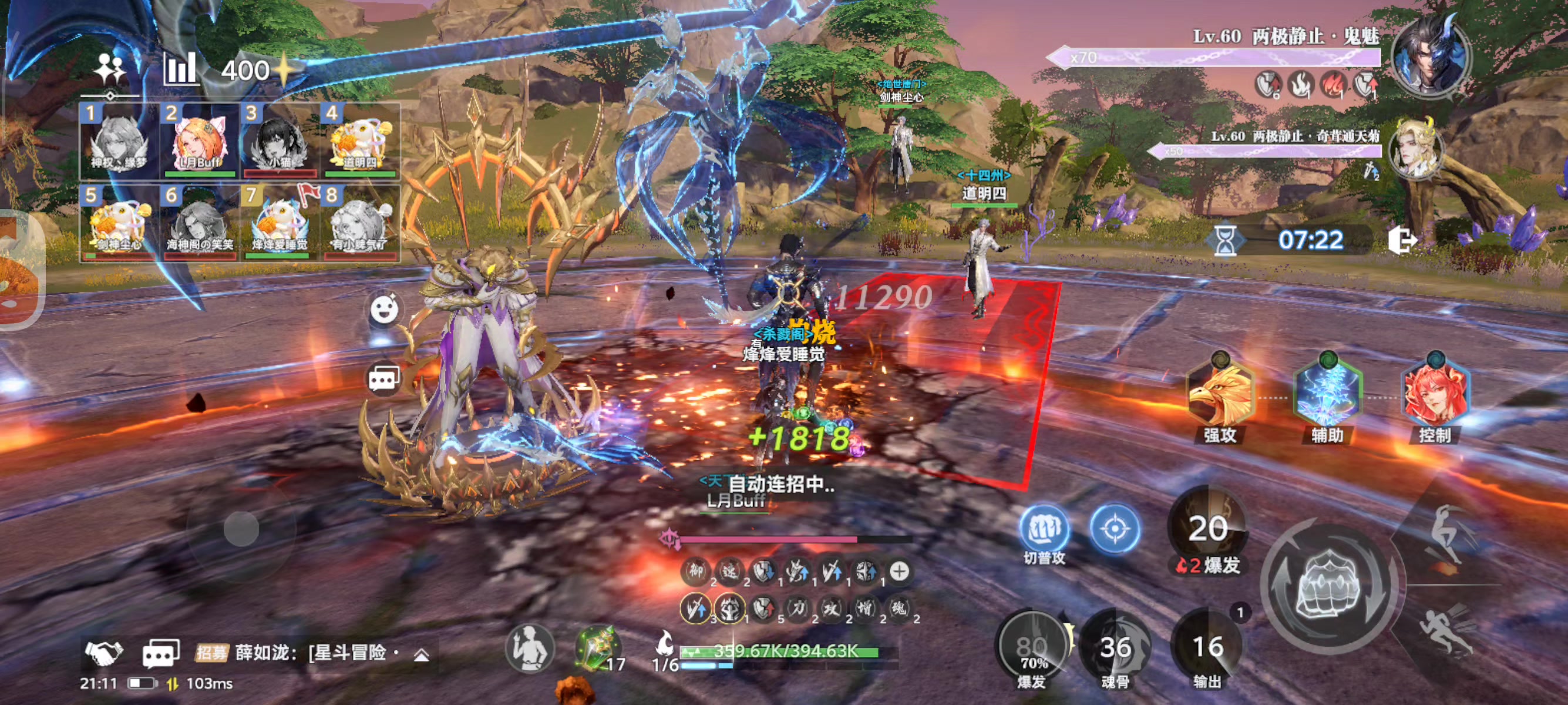Open the handshake social icon
Image resolution: width=1568 pixels, height=705 pixels.
(103, 652)
